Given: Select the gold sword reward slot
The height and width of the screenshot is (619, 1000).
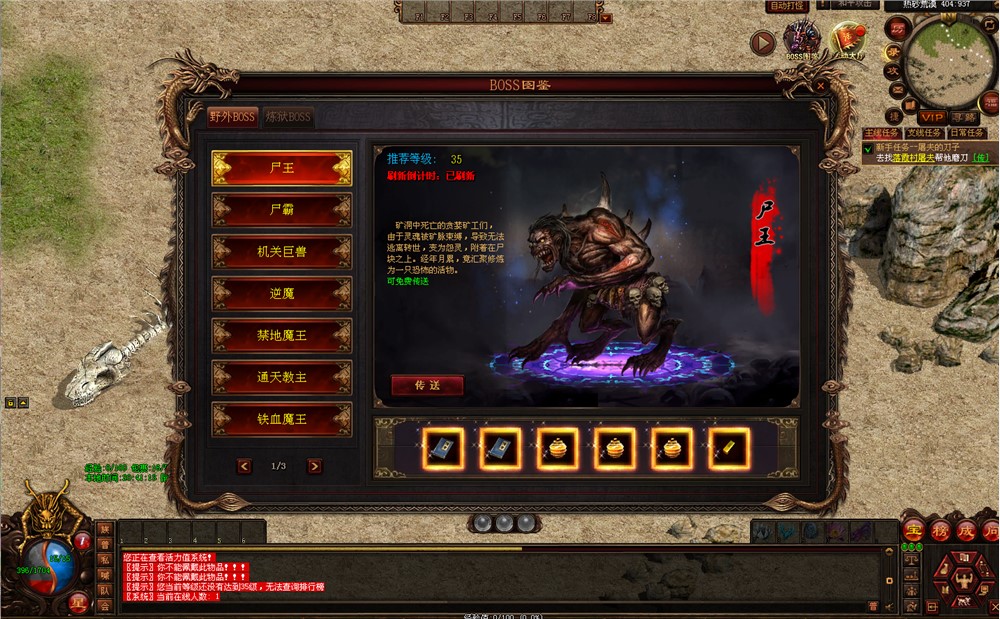Looking at the screenshot, I should 729,450.
